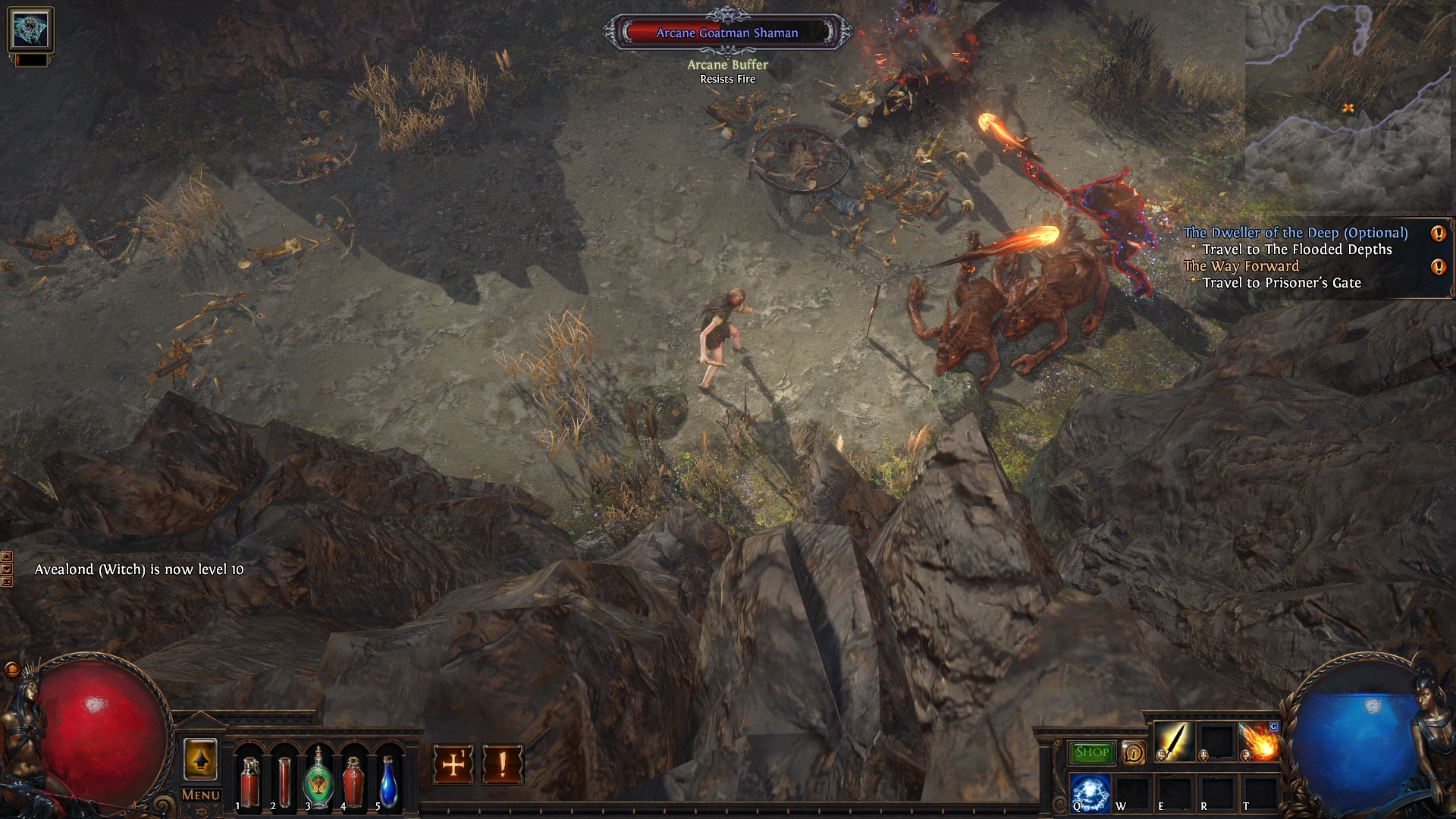Image resolution: width=1456 pixels, height=819 pixels.
Task: Open the scroll icon with cross and number 1
Action: [453, 765]
